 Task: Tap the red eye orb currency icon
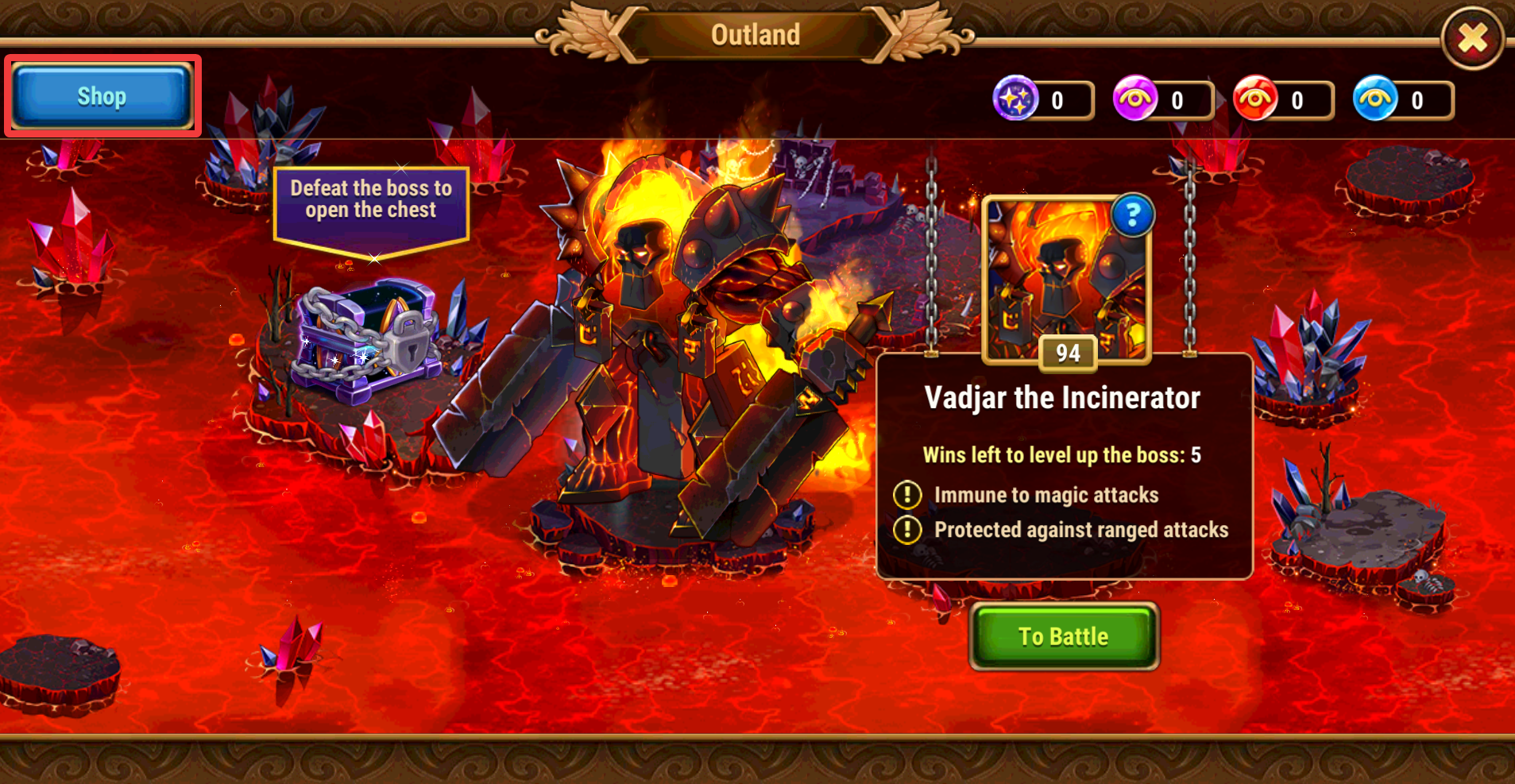[1254, 99]
